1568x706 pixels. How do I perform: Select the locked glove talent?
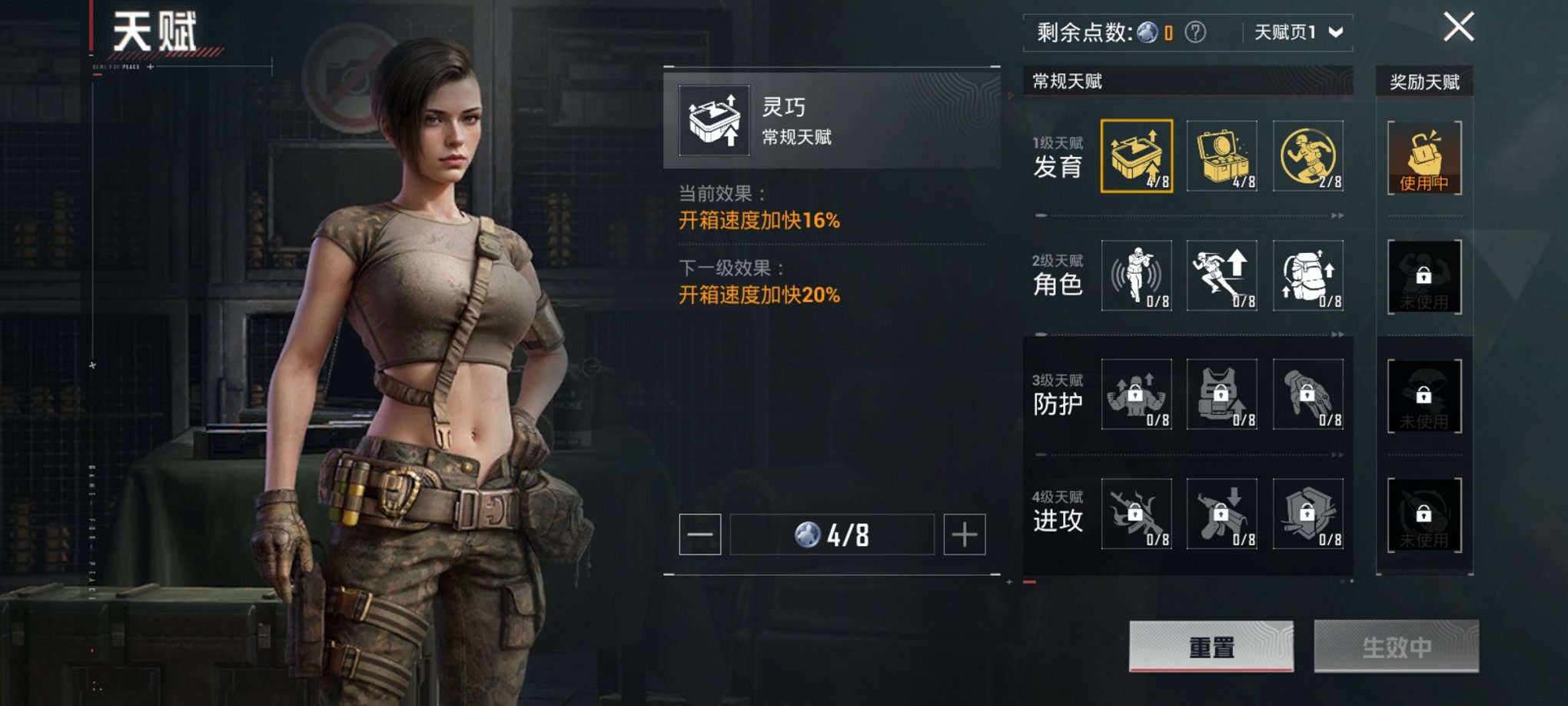click(1308, 395)
